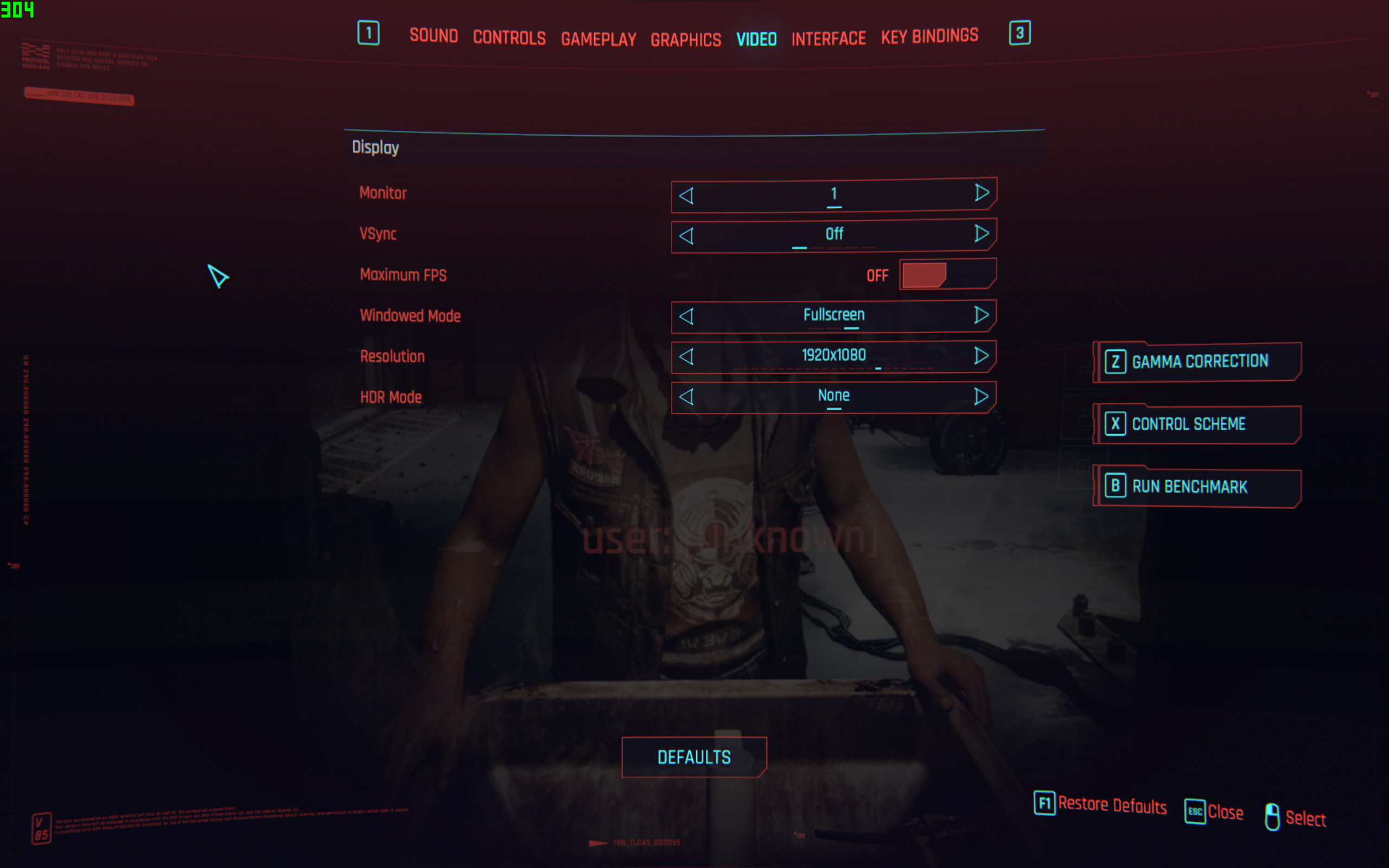Screen dimensions: 1389x868
Task: Open the Control Scheme screen
Action: click(x=1199, y=424)
